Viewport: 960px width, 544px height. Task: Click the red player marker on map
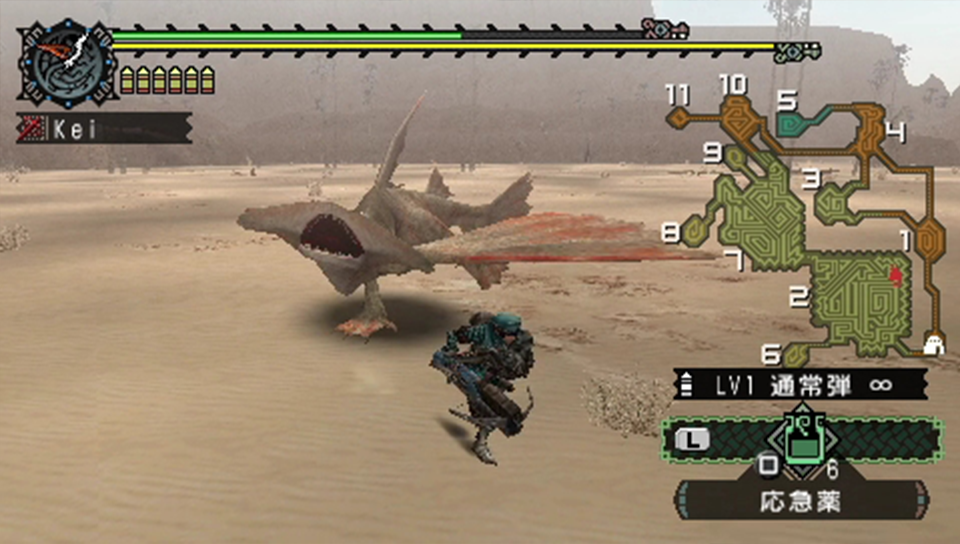tap(896, 274)
